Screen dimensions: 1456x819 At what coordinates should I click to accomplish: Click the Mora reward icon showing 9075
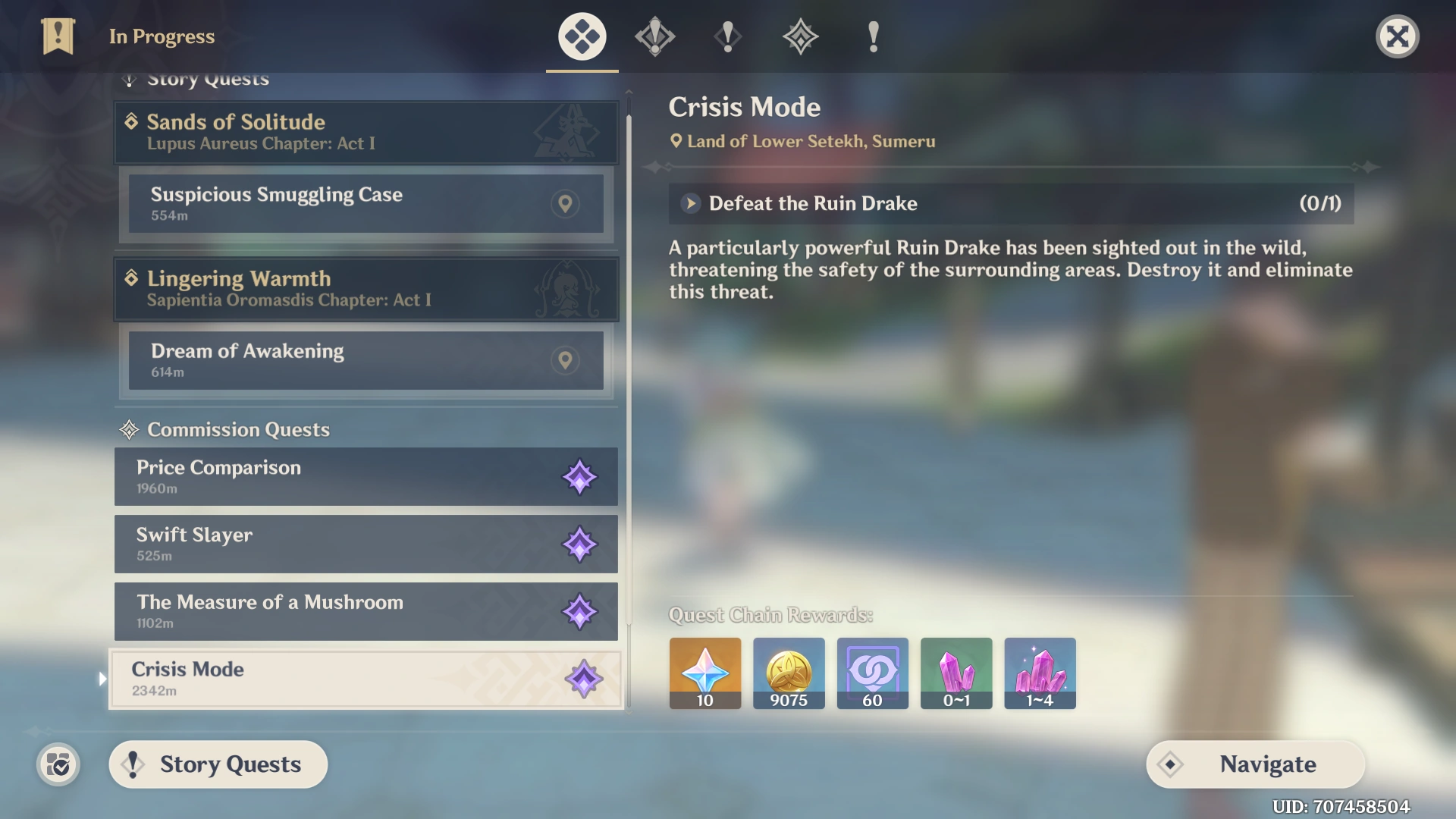pos(788,673)
